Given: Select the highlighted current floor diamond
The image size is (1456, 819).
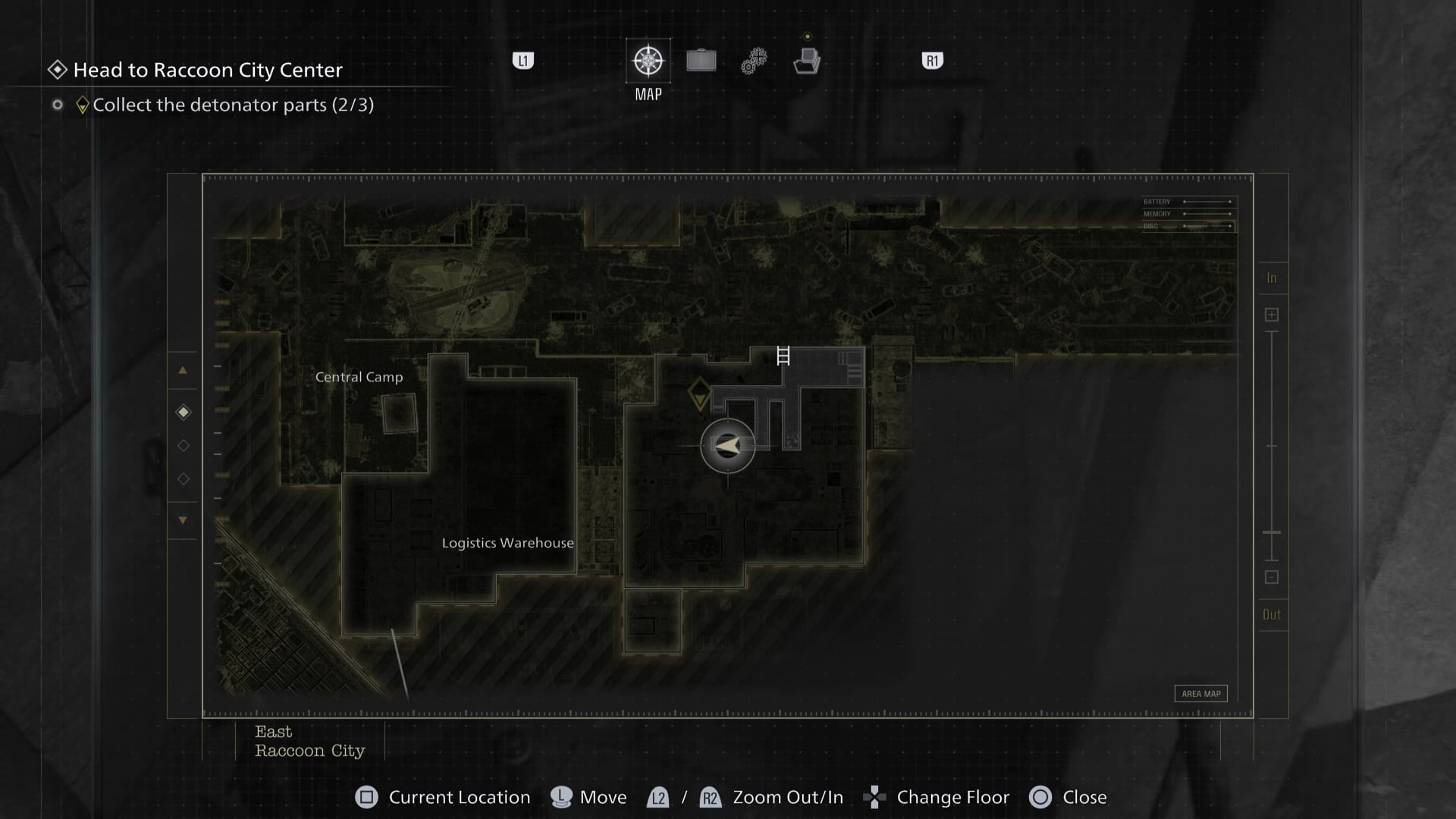Looking at the screenshot, I should click(184, 413).
